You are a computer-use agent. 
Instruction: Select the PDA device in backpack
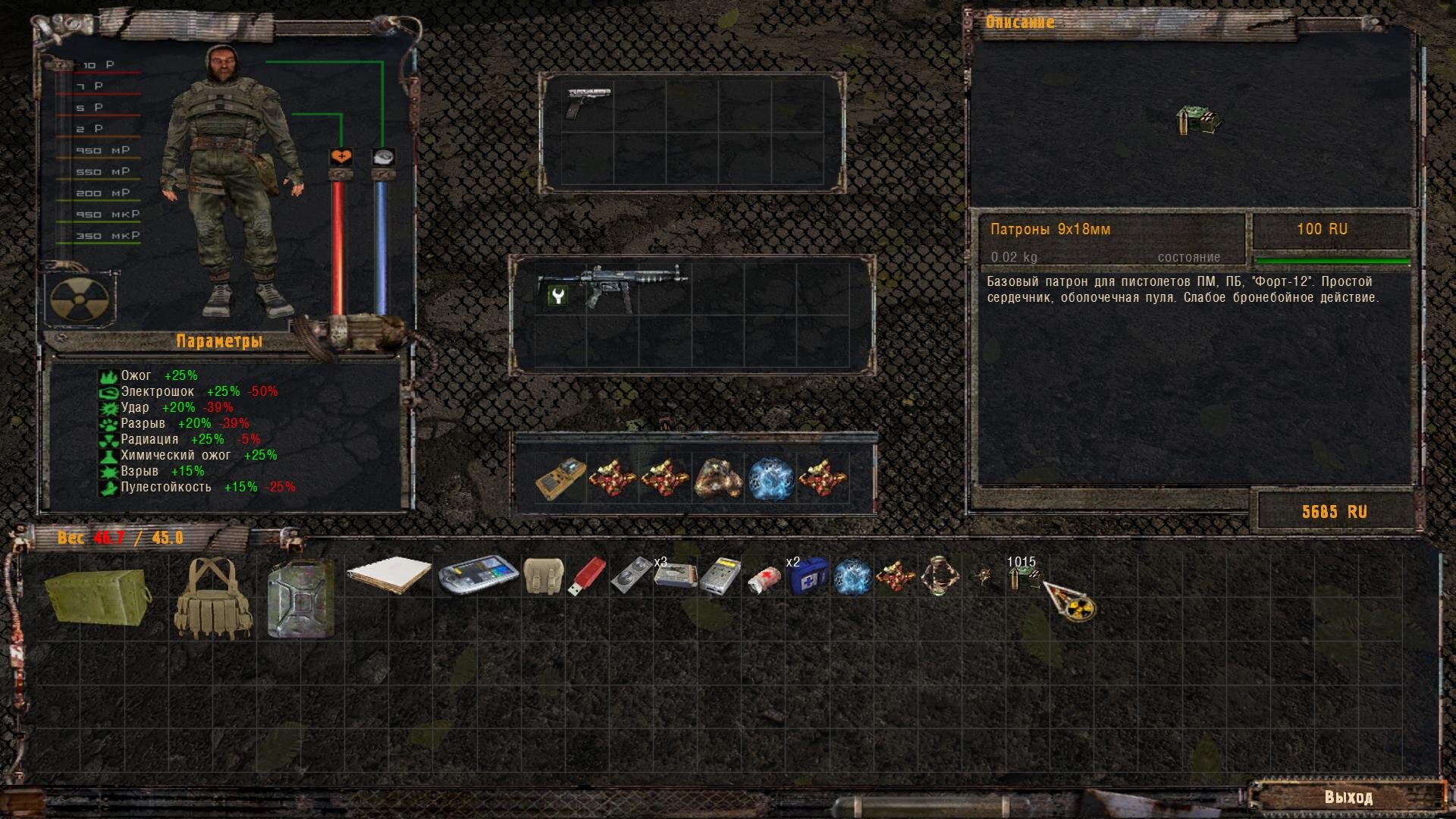(478, 576)
